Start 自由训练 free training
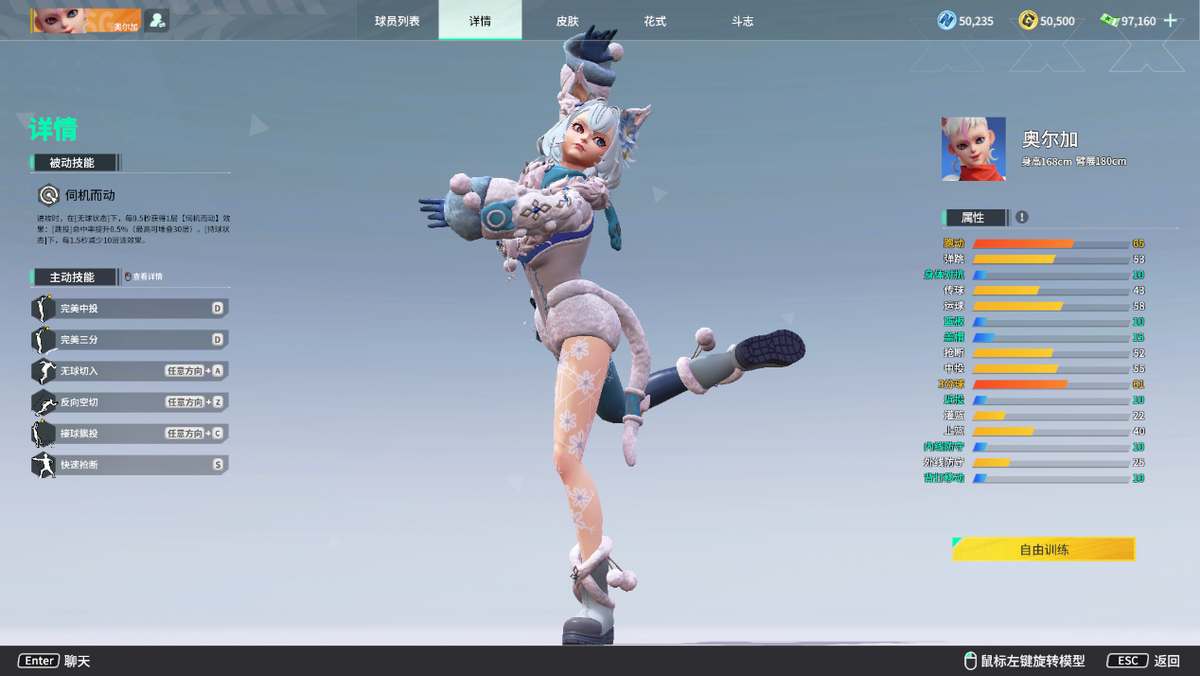This screenshot has width=1200, height=676. [x=1043, y=549]
